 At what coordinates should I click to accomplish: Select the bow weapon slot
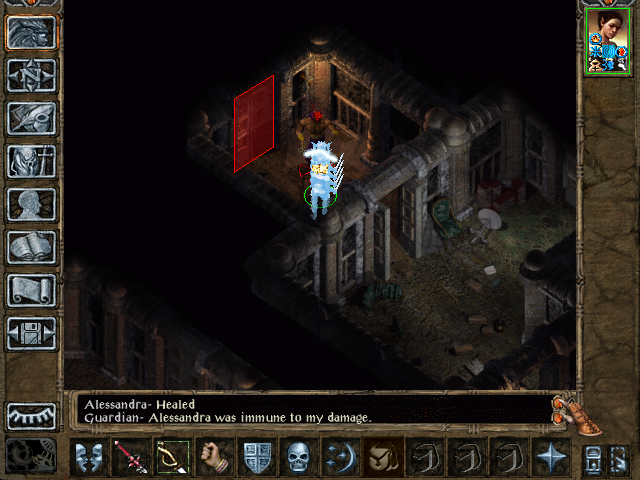pos(172,457)
